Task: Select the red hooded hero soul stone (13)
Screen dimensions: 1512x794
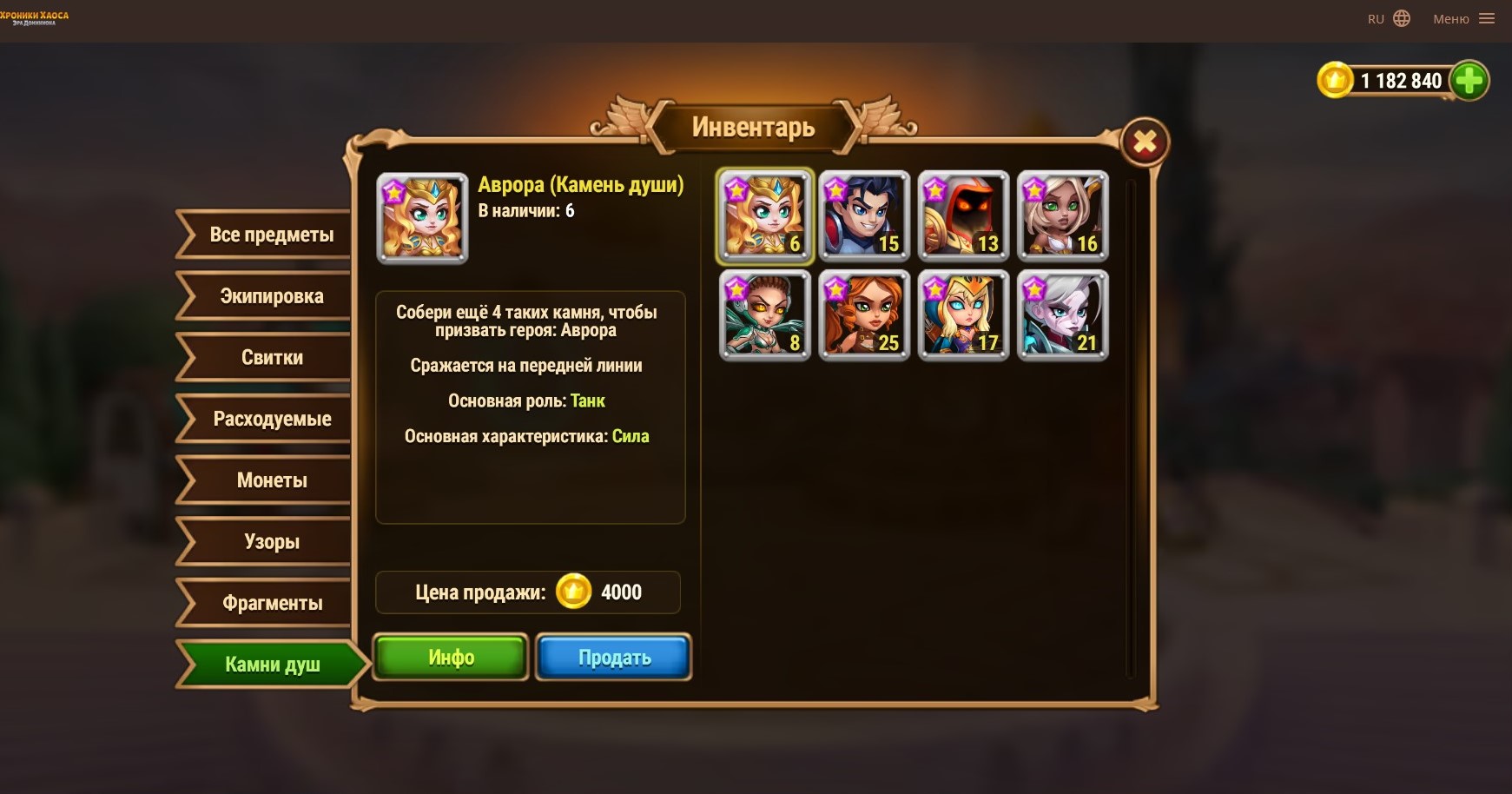Action: coord(963,216)
